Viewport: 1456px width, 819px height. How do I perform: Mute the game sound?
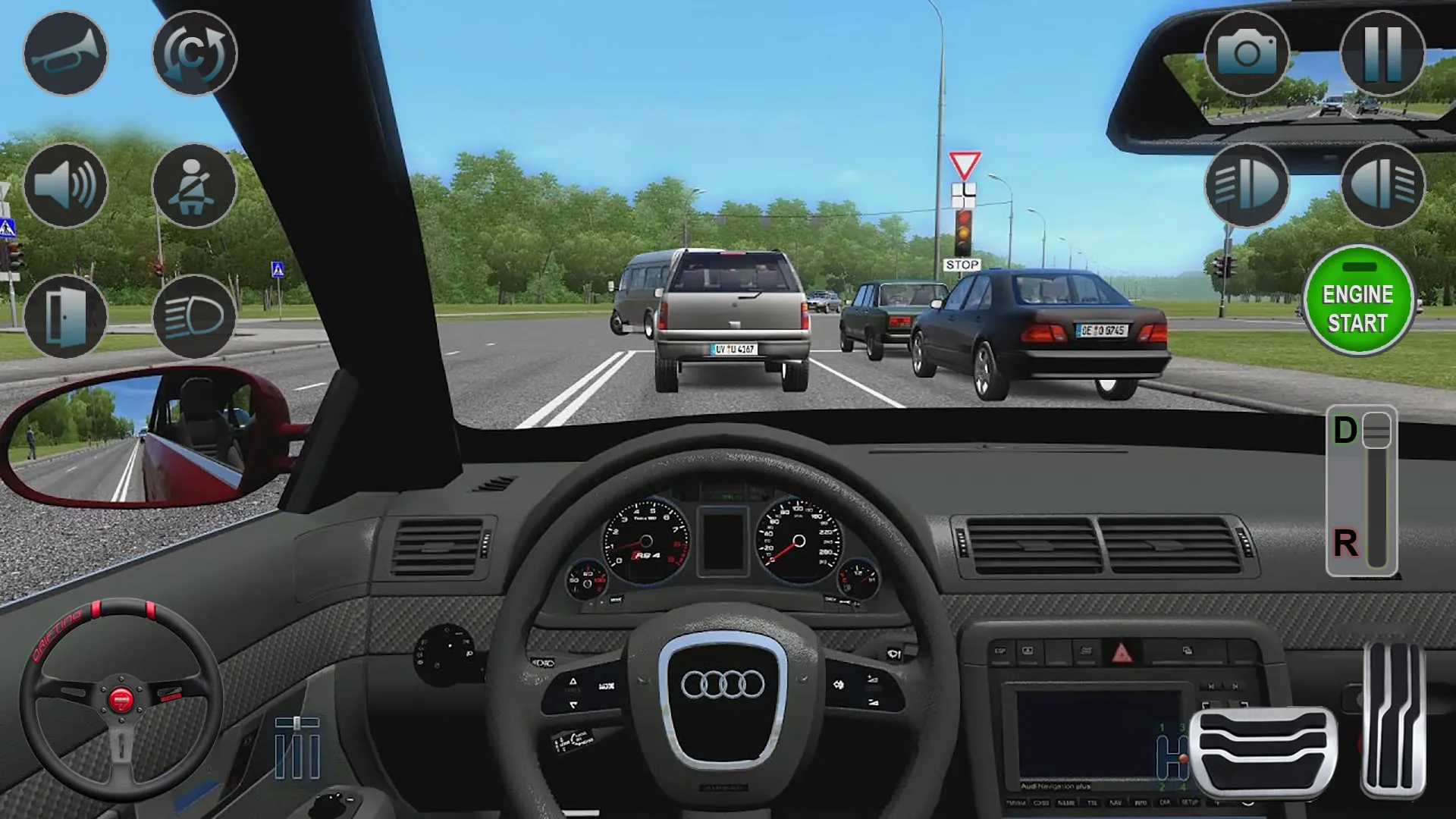click(x=64, y=186)
